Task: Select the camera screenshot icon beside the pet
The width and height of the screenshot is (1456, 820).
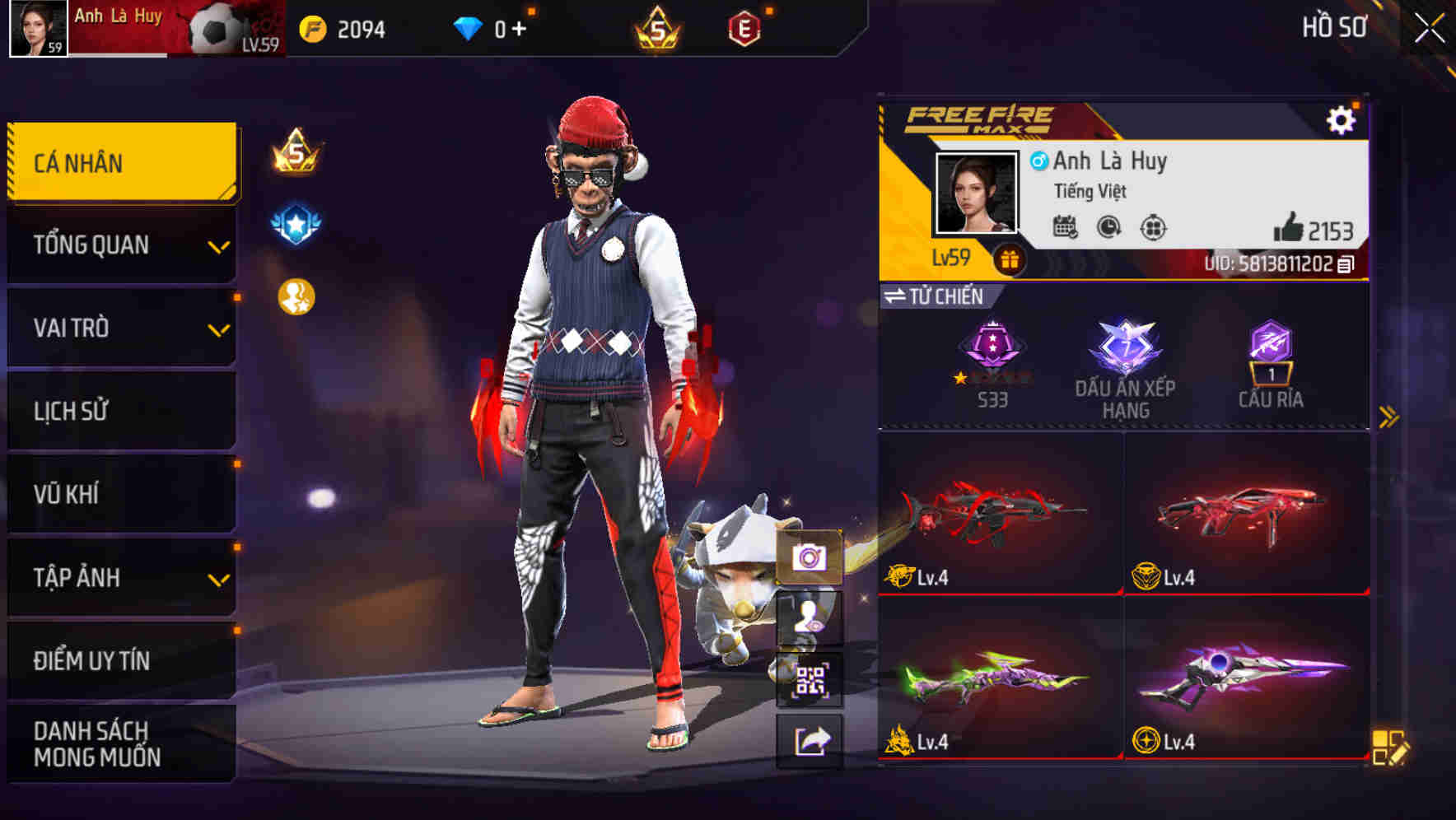Action: coord(811,558)
